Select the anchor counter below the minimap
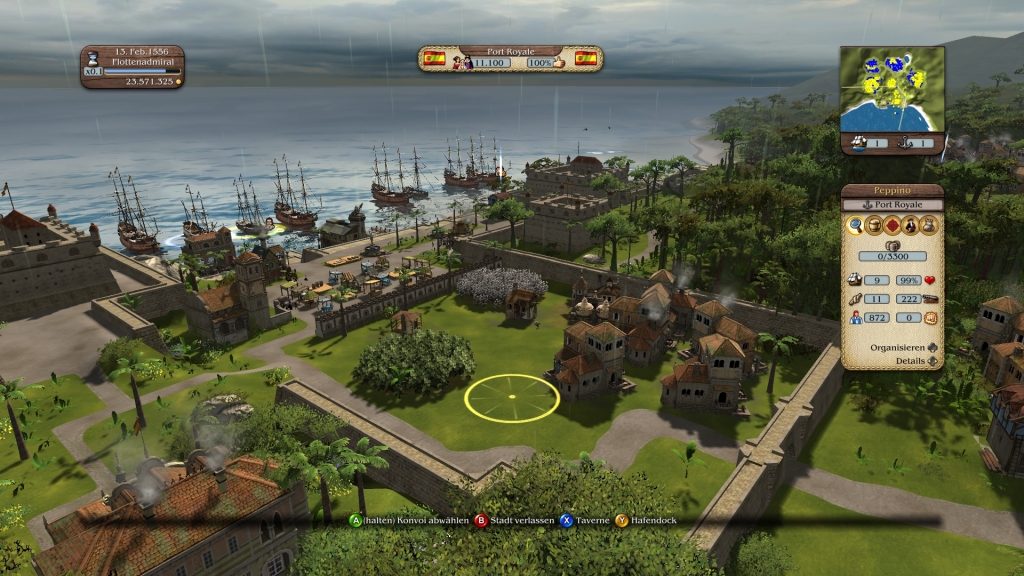Screen dimensions: 1024x576 click(917, 144)
